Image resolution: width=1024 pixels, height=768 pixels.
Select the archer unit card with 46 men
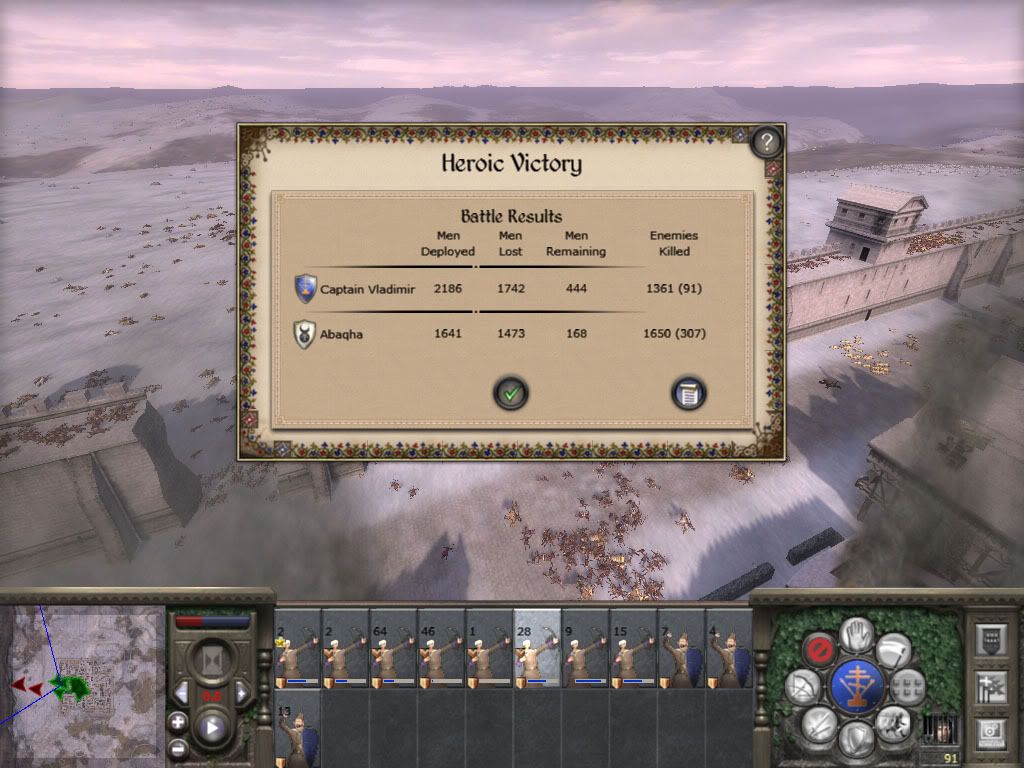(441, 648)
